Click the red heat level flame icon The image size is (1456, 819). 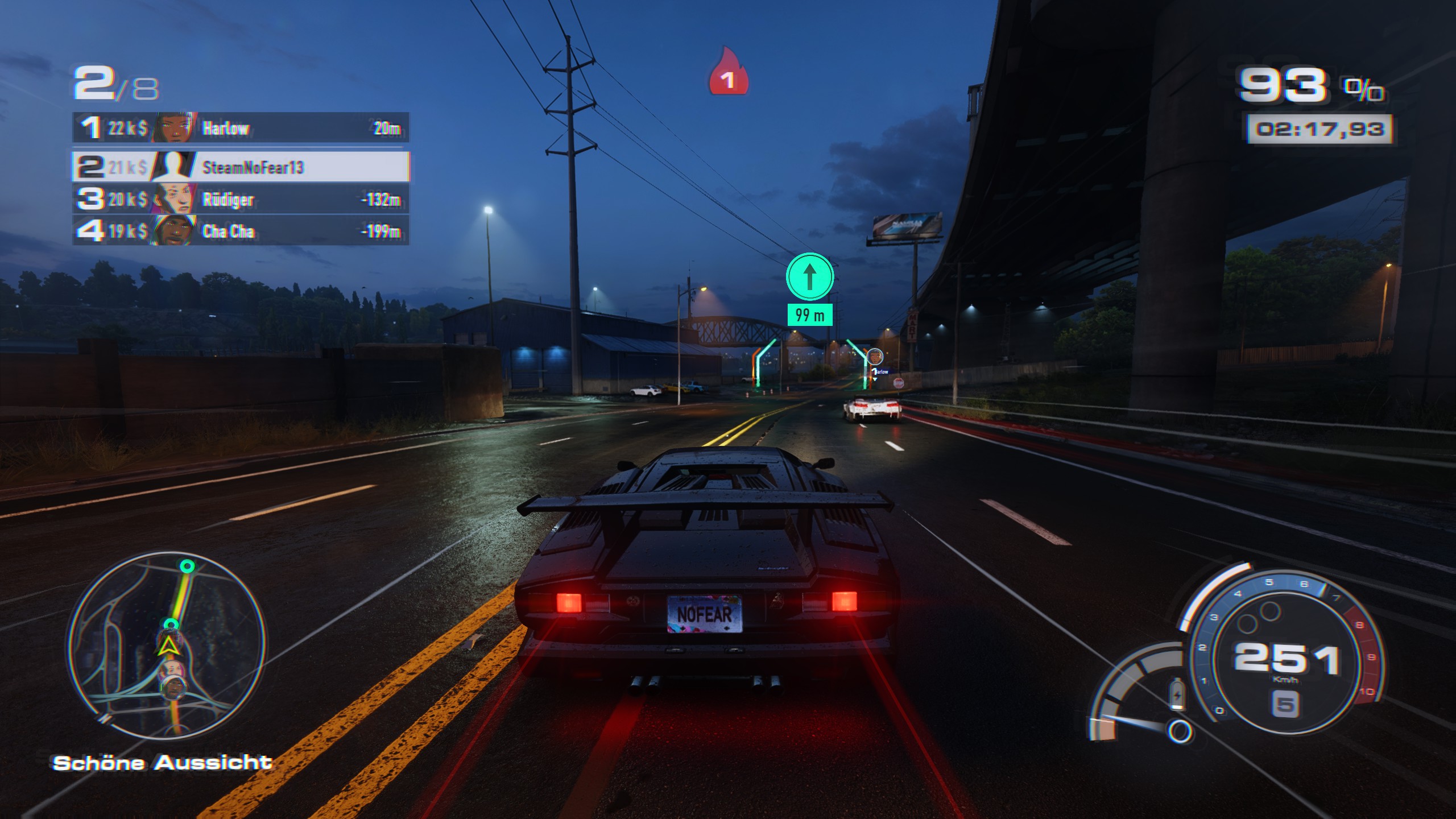coord(727,72)
